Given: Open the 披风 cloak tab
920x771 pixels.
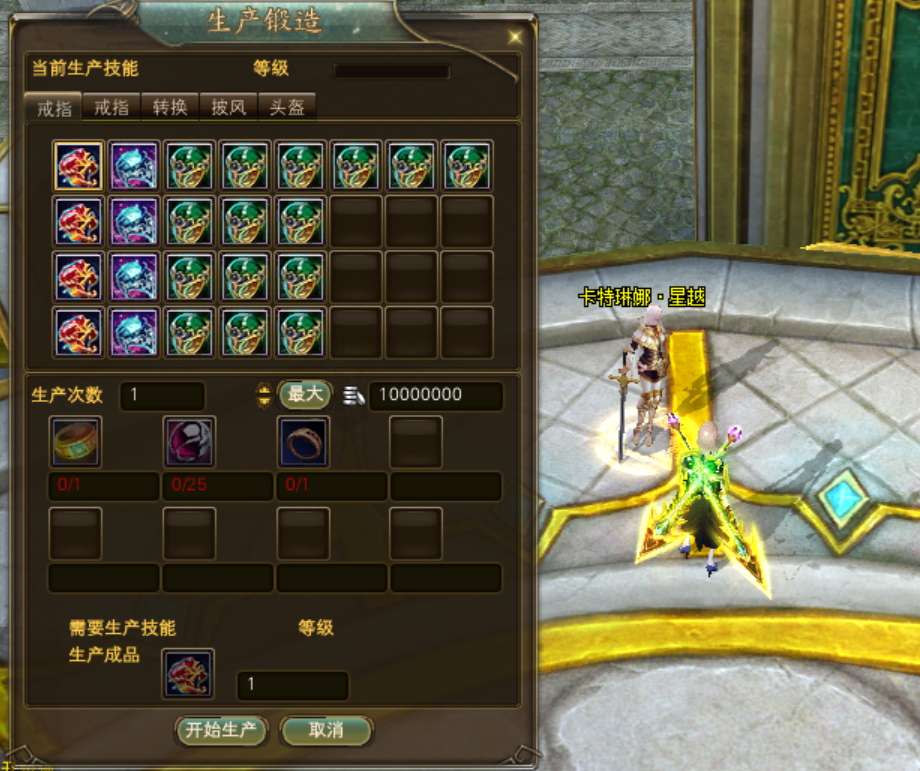Looking at the screenshot, I should click(229, 107).
